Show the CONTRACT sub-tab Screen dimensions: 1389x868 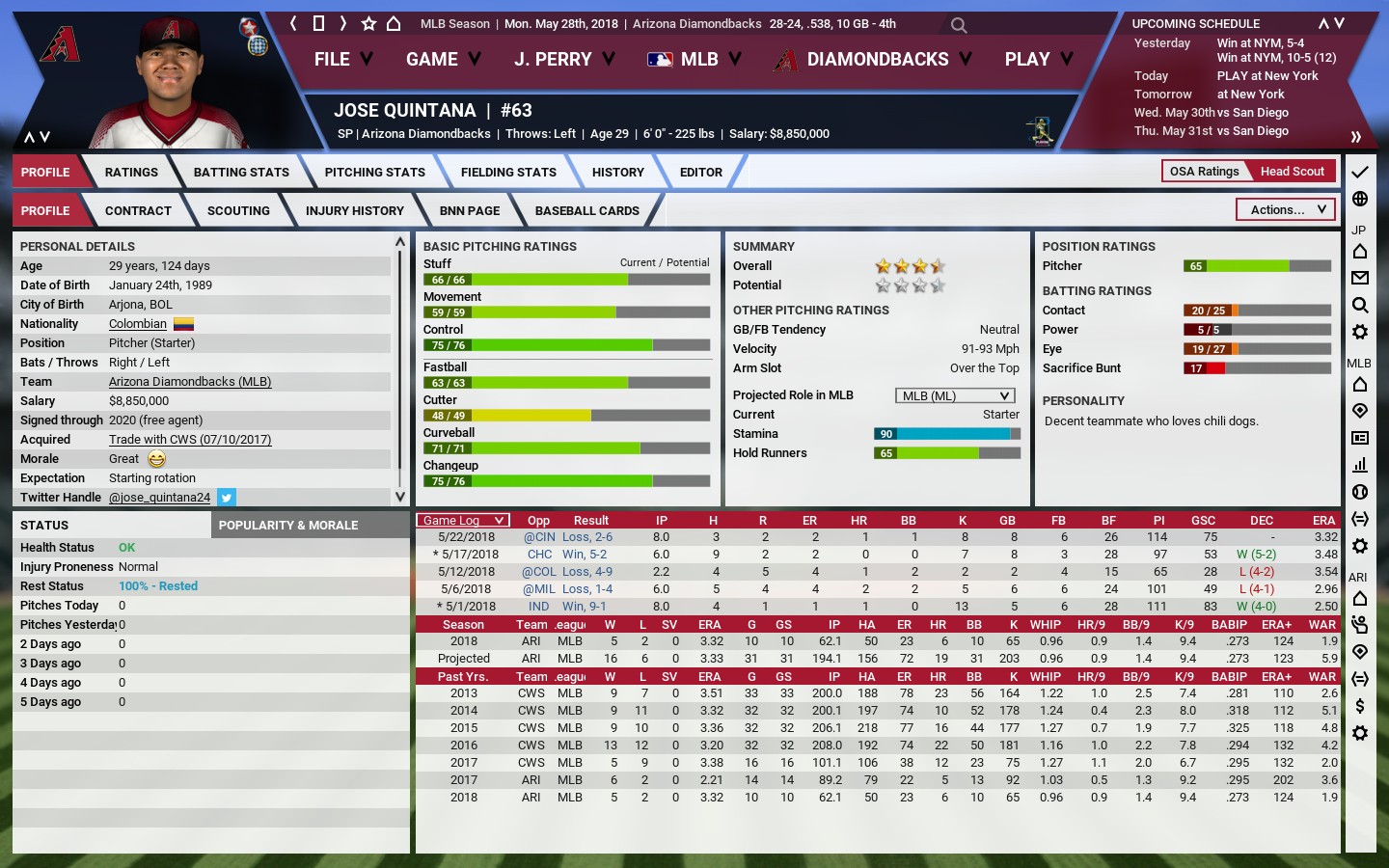point(138,211)
